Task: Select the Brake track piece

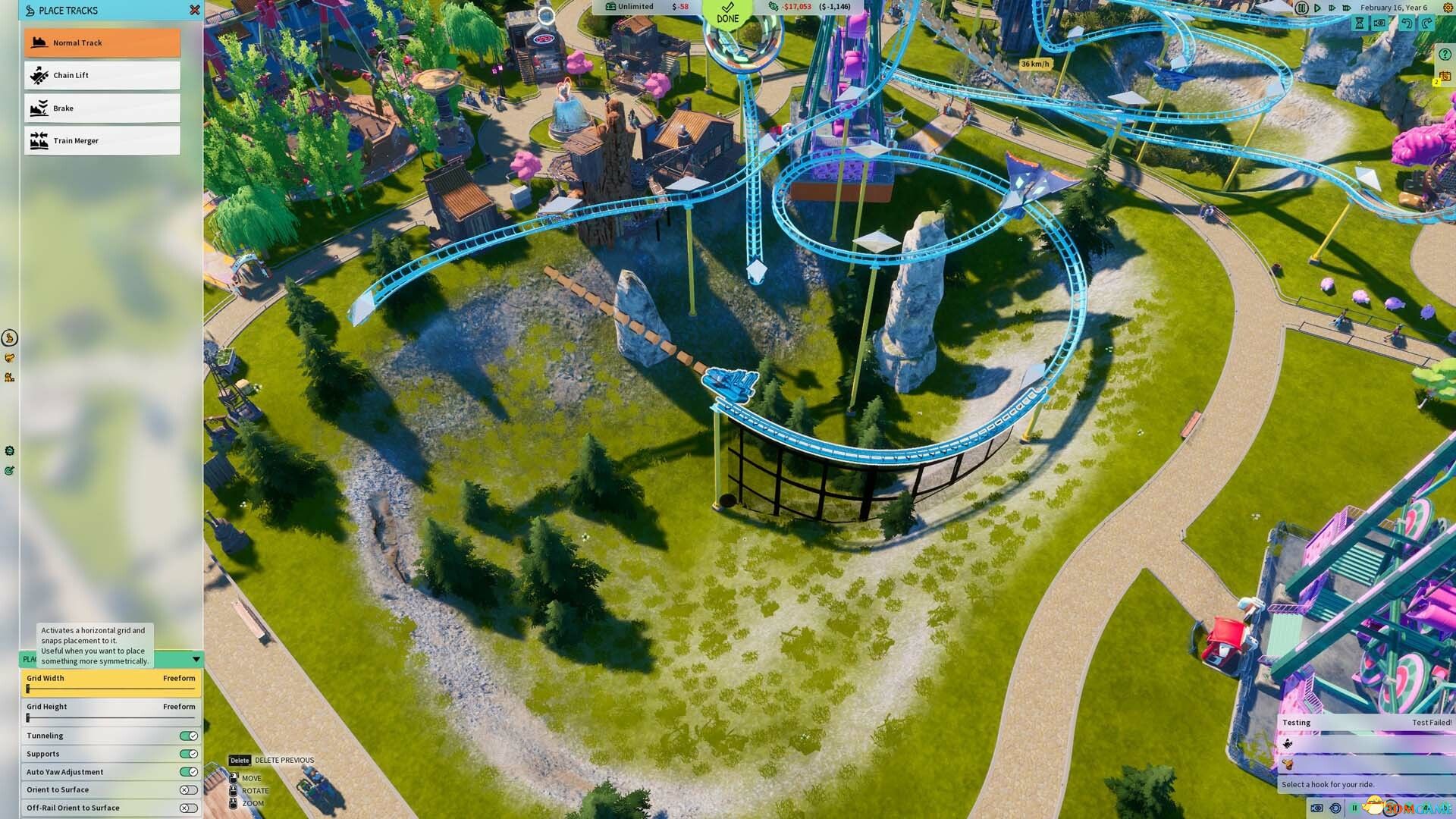Action: 102,108
